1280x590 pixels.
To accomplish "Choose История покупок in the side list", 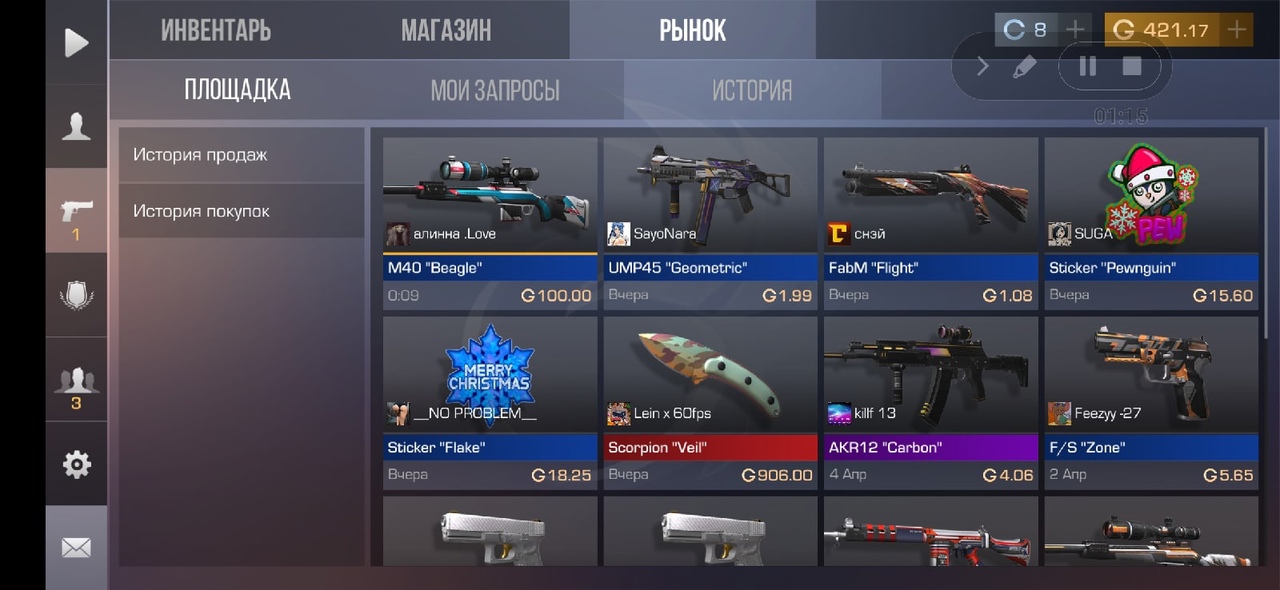I will coord(241,211).
